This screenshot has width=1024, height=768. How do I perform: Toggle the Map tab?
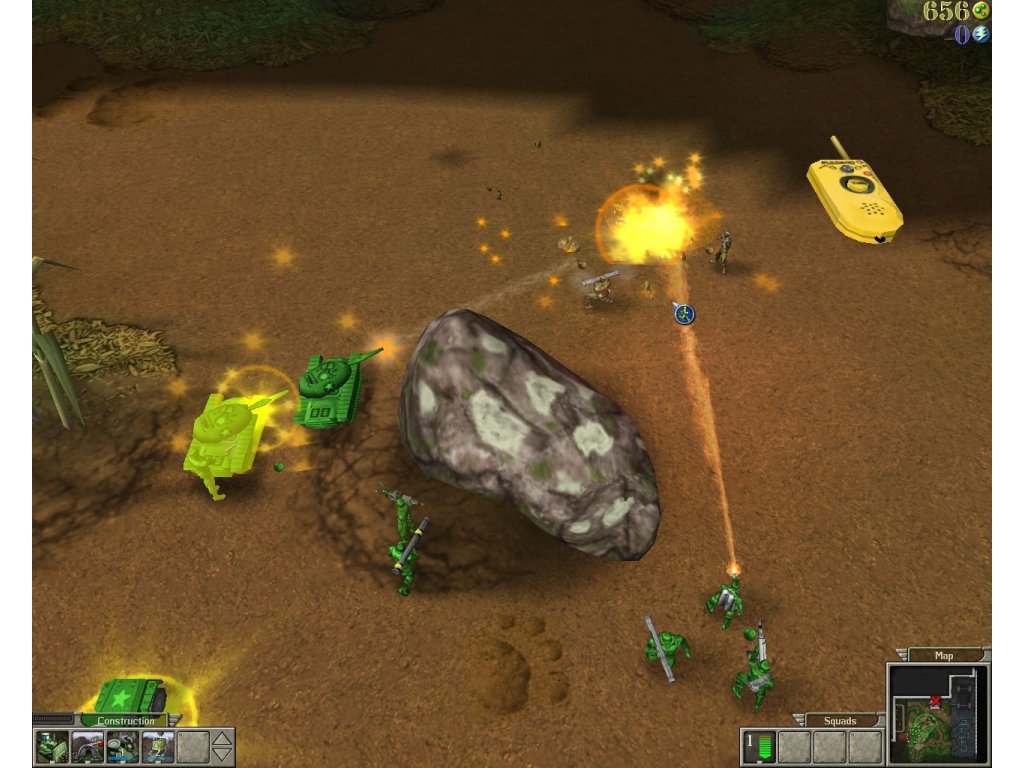pos(944,656)
